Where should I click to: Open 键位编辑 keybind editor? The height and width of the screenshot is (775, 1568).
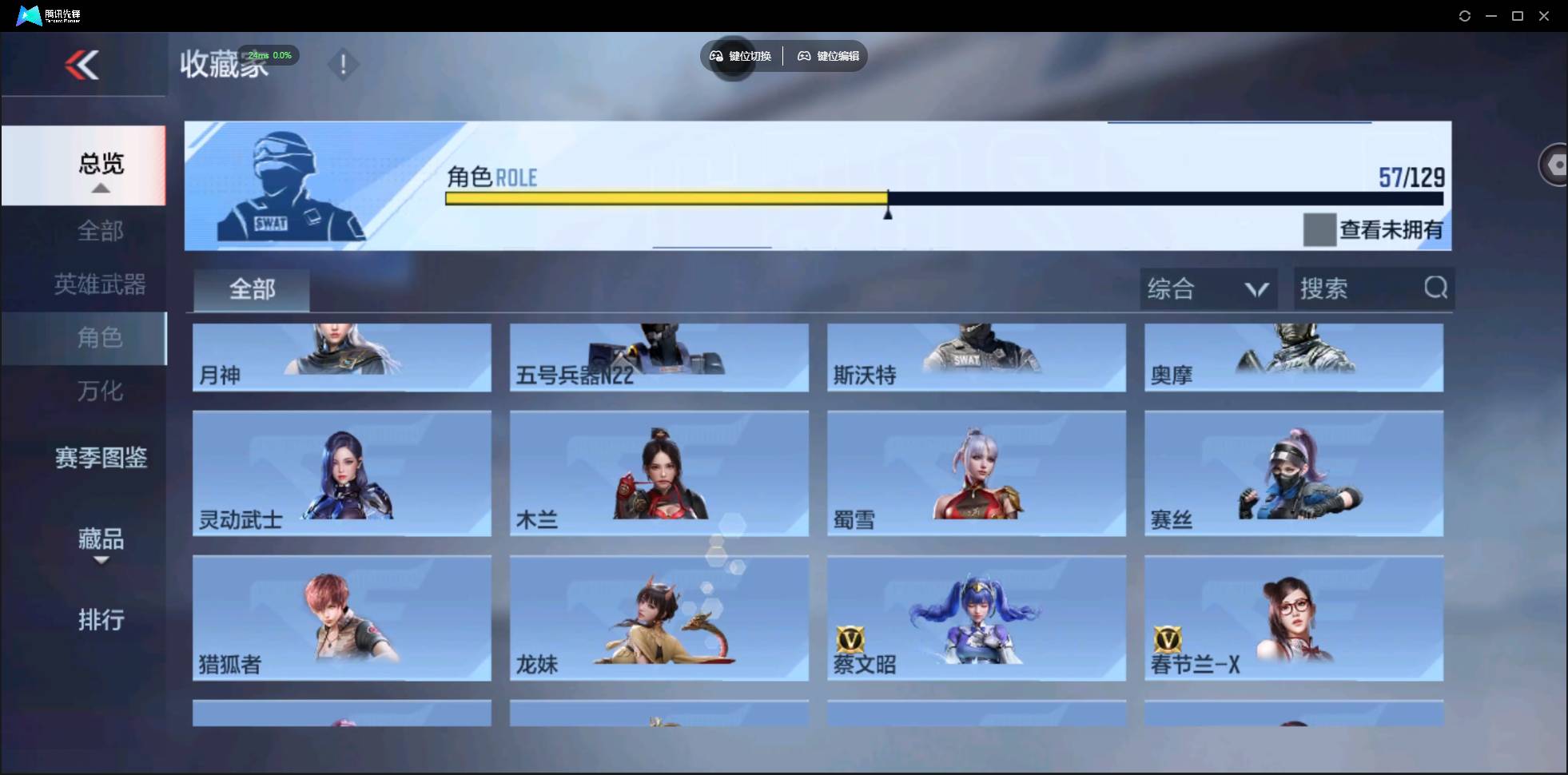(x=827, y=56)
